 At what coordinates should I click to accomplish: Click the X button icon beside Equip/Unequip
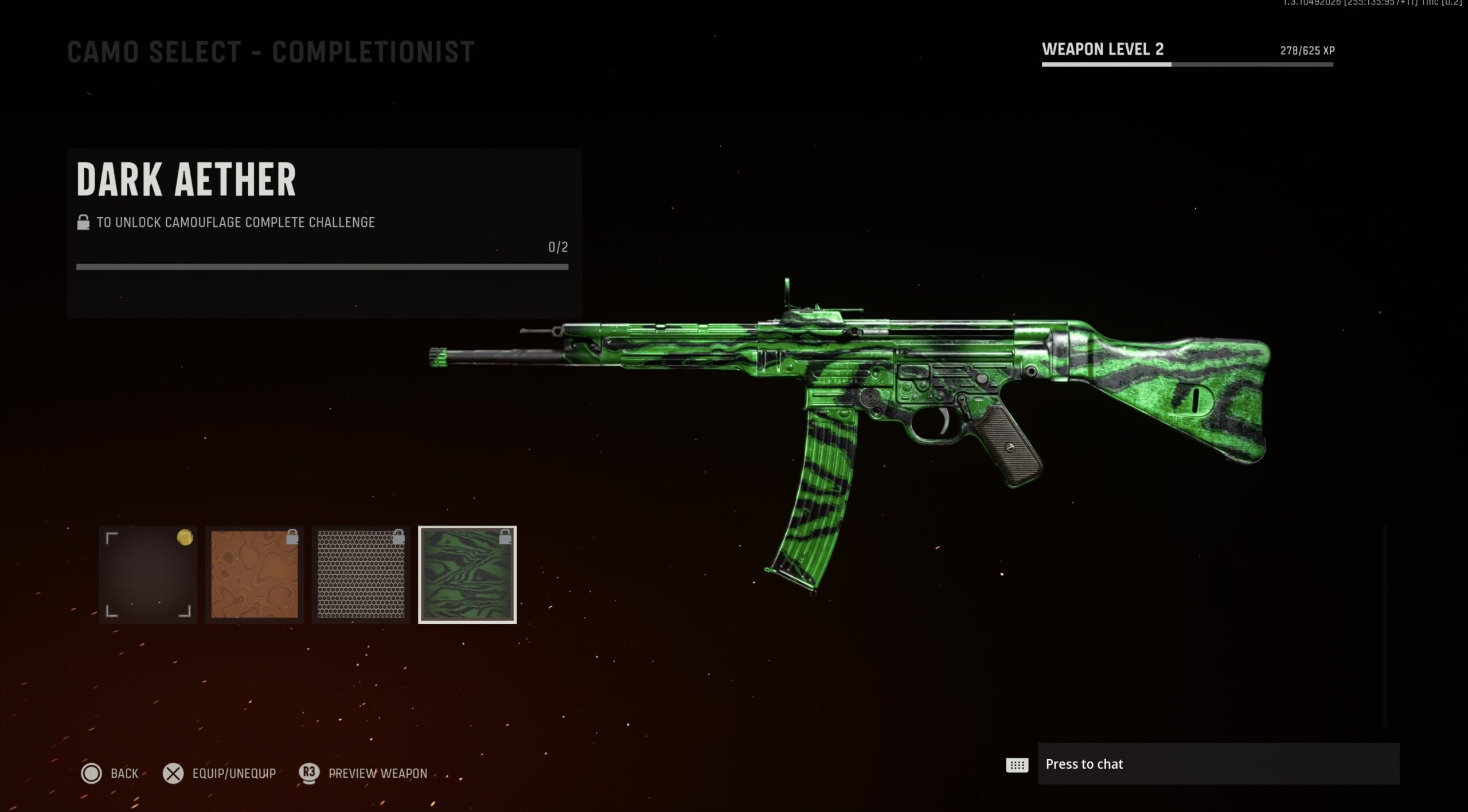click(172, 773)
